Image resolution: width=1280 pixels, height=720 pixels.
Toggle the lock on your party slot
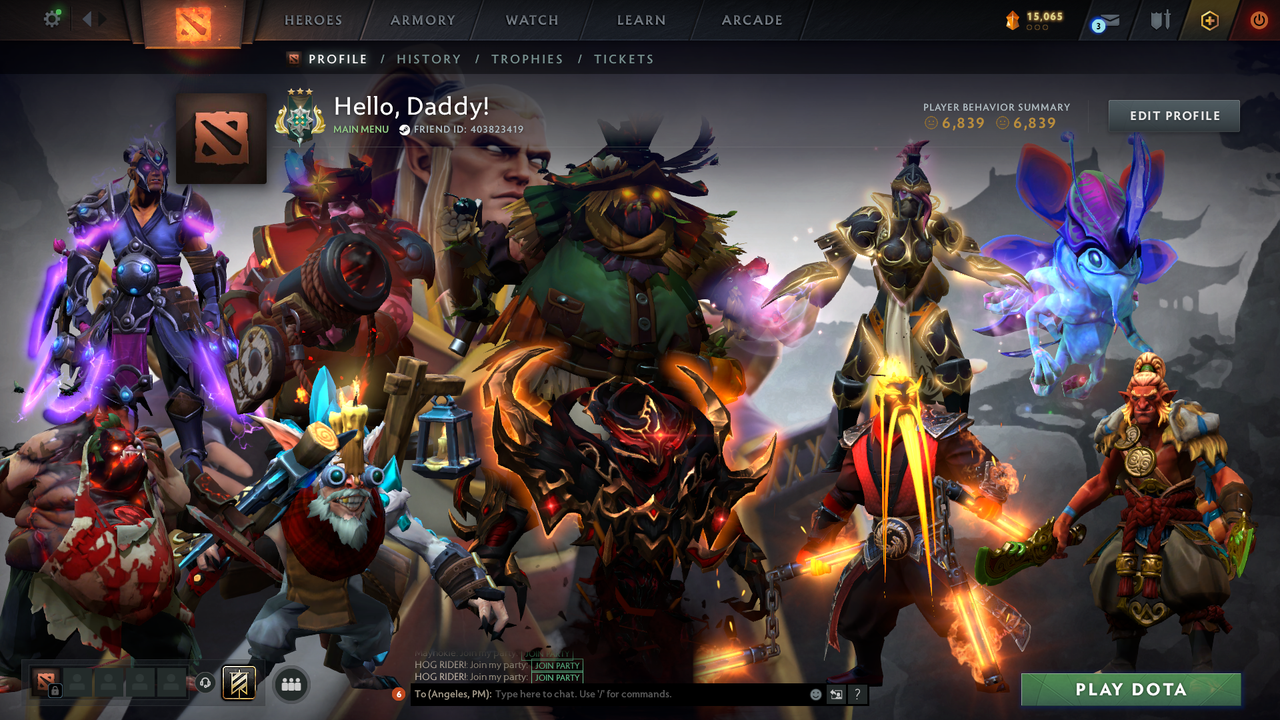55,688
